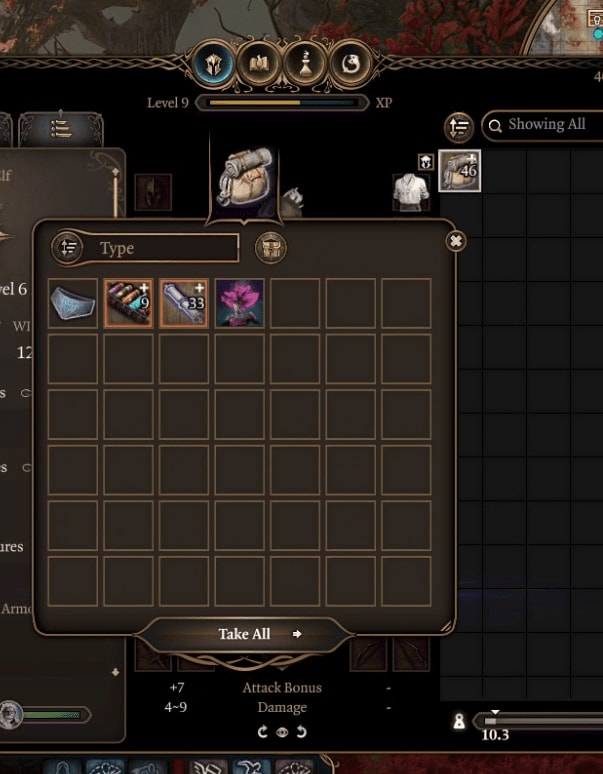This screenshot has height=774, width=603.
Task: Switch to the chess piece tab
Action: tap(304, 64)
